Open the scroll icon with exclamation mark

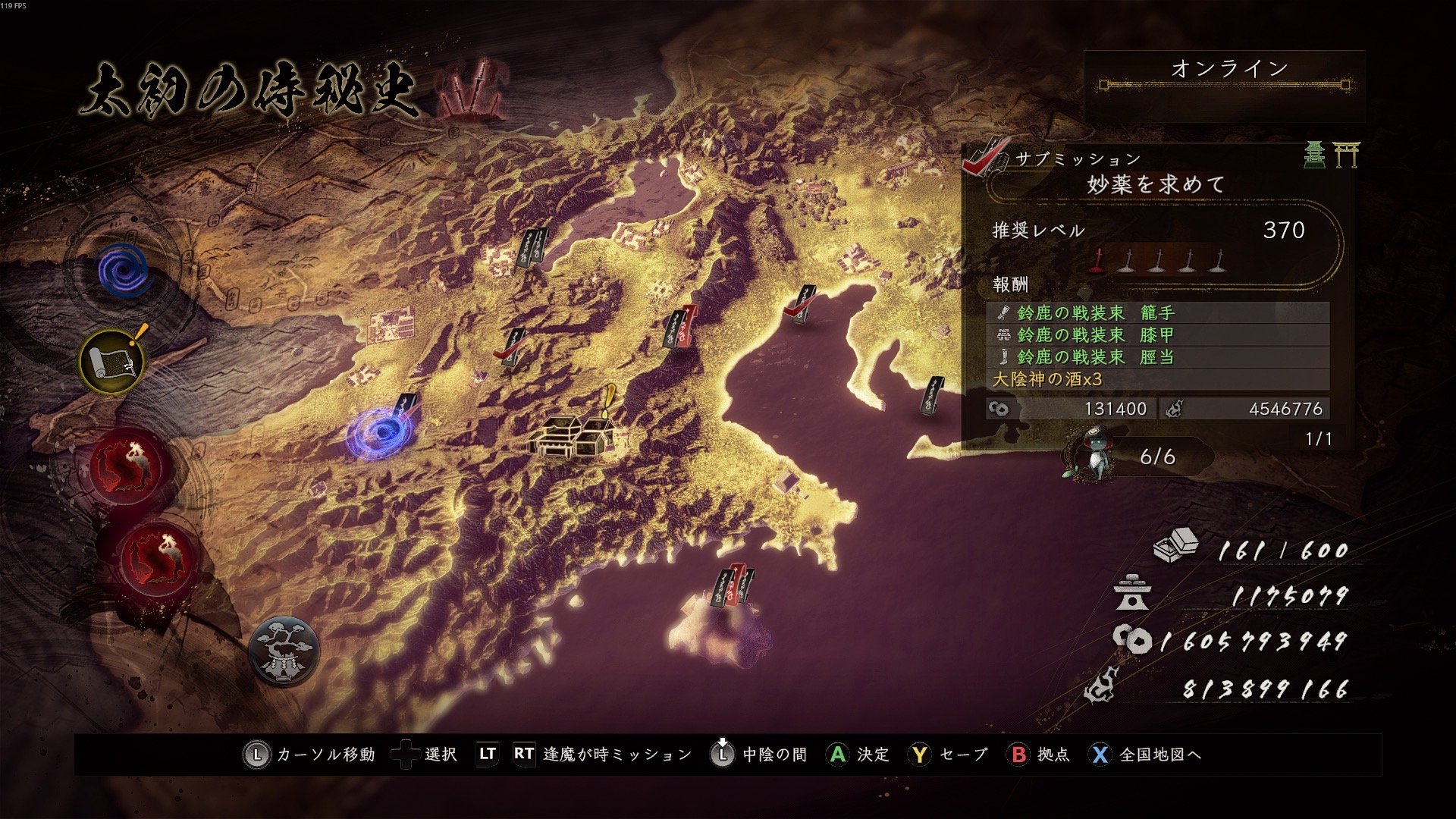coord(114,362)
